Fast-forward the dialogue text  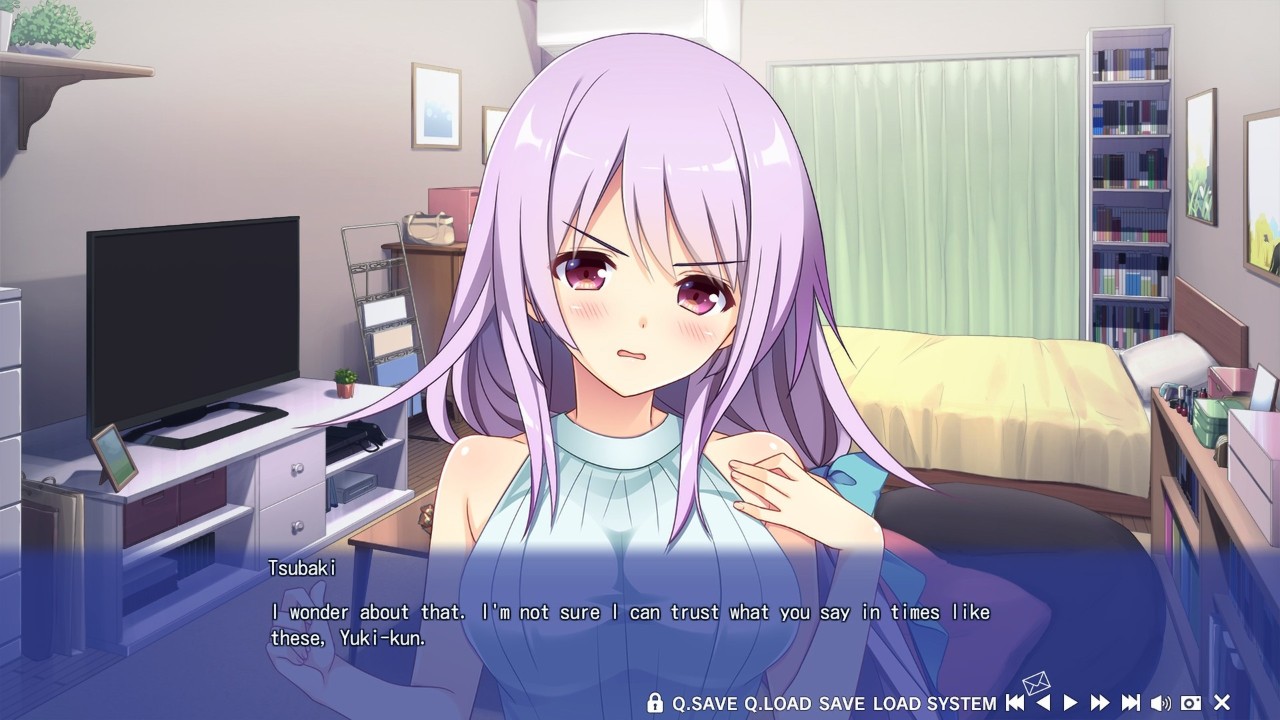[1100, 703]
